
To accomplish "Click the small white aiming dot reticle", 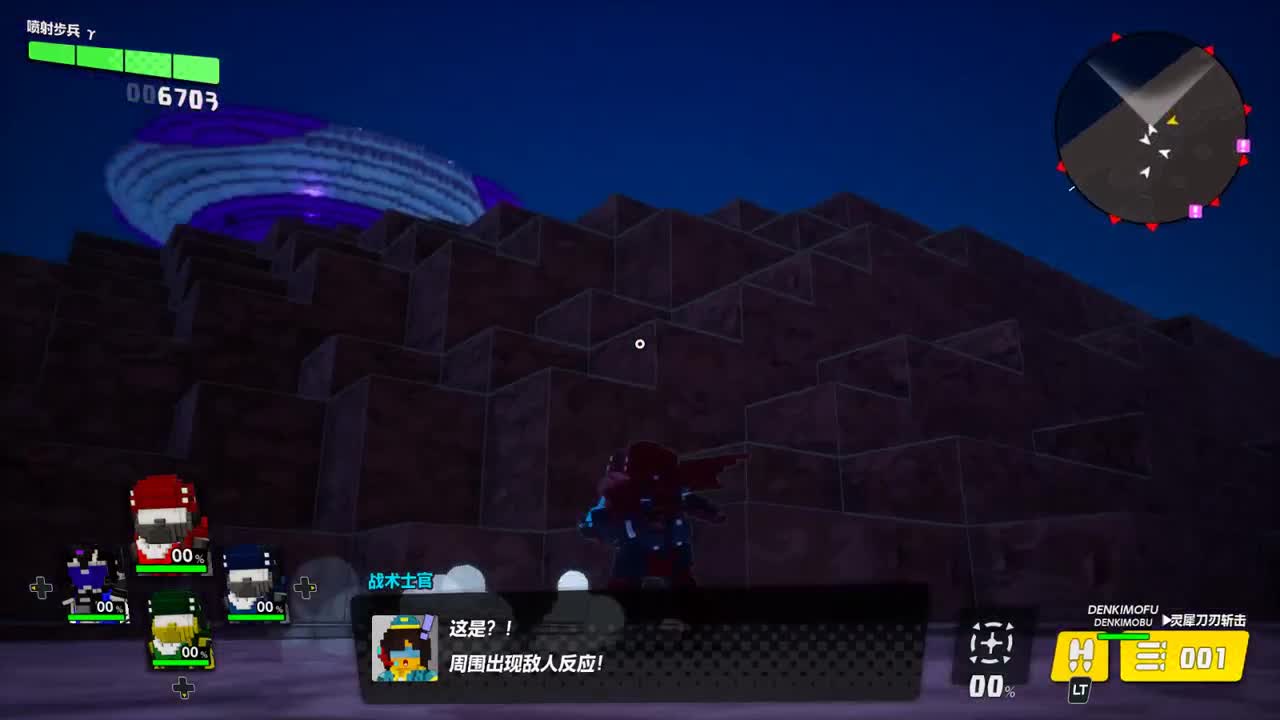I will pyautogui.click(x=640, y=343).
